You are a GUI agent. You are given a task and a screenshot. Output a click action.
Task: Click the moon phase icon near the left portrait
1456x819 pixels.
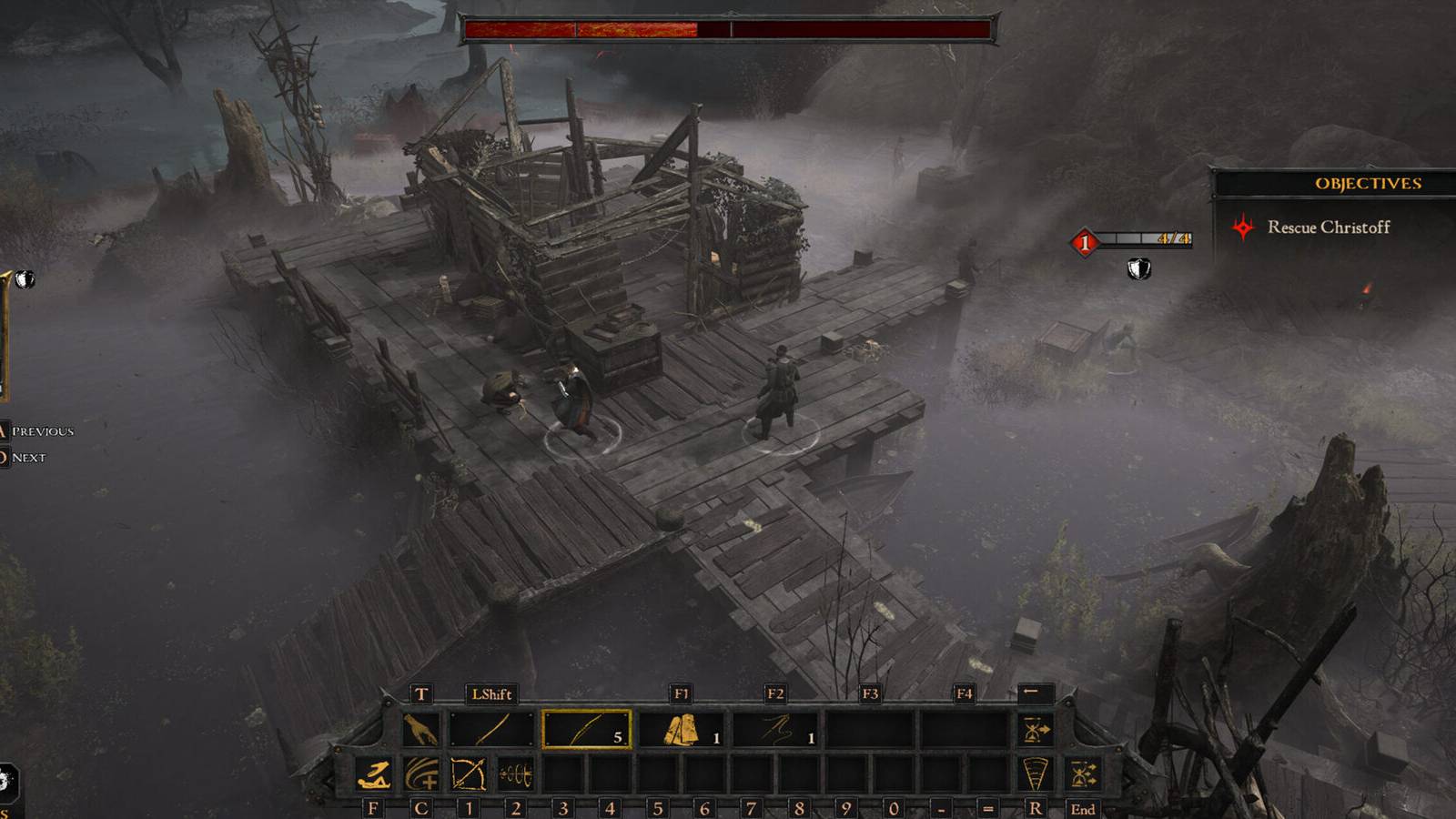point(25,279)
